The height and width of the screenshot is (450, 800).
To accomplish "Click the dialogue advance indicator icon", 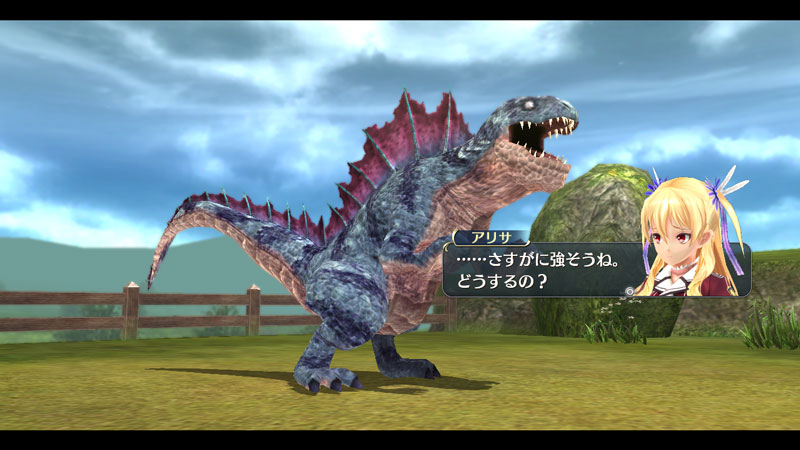I will click(x=627, y=291).
